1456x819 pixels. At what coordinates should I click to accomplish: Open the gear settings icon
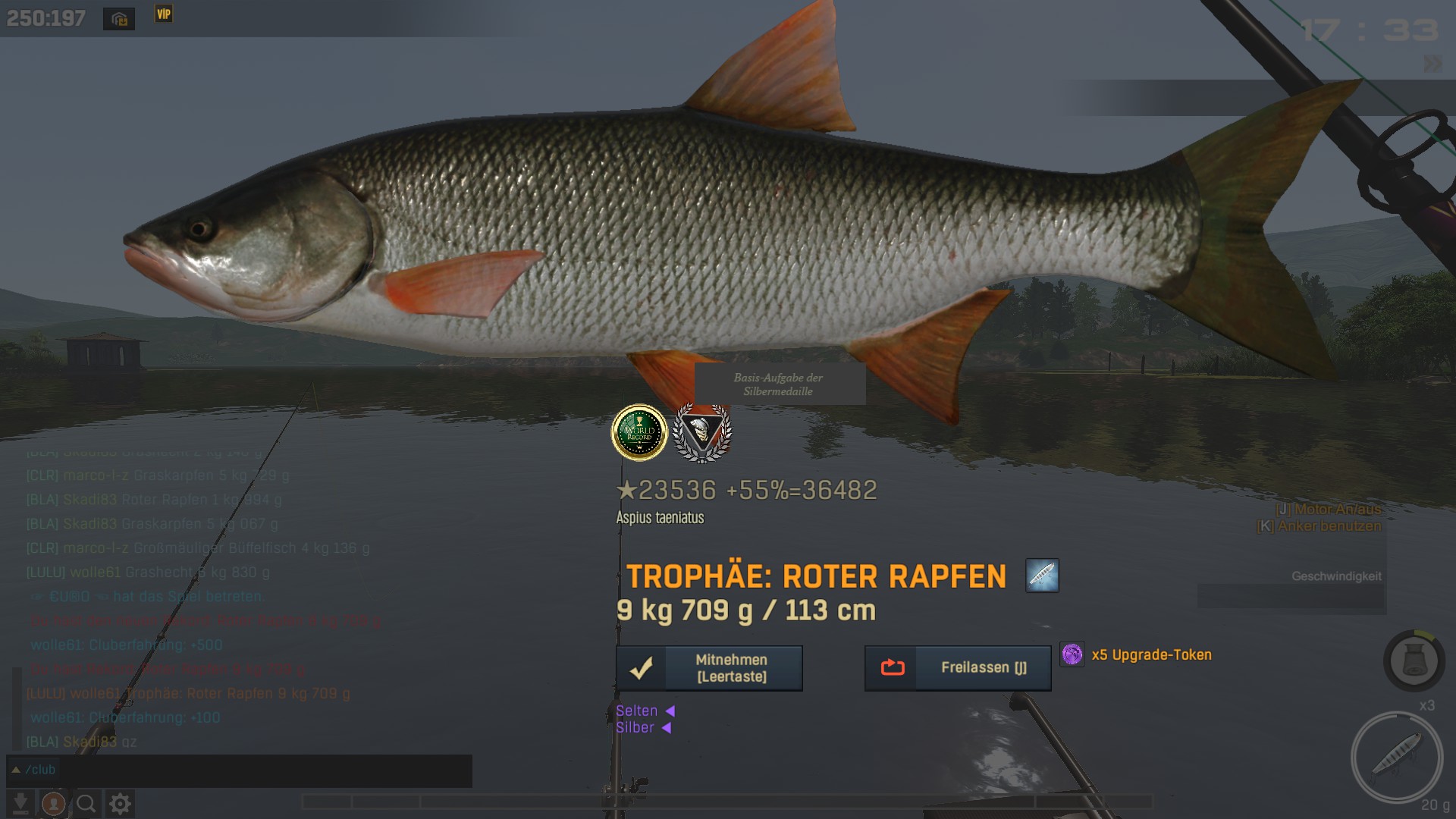pyautogui.click(x=120, y=803)
